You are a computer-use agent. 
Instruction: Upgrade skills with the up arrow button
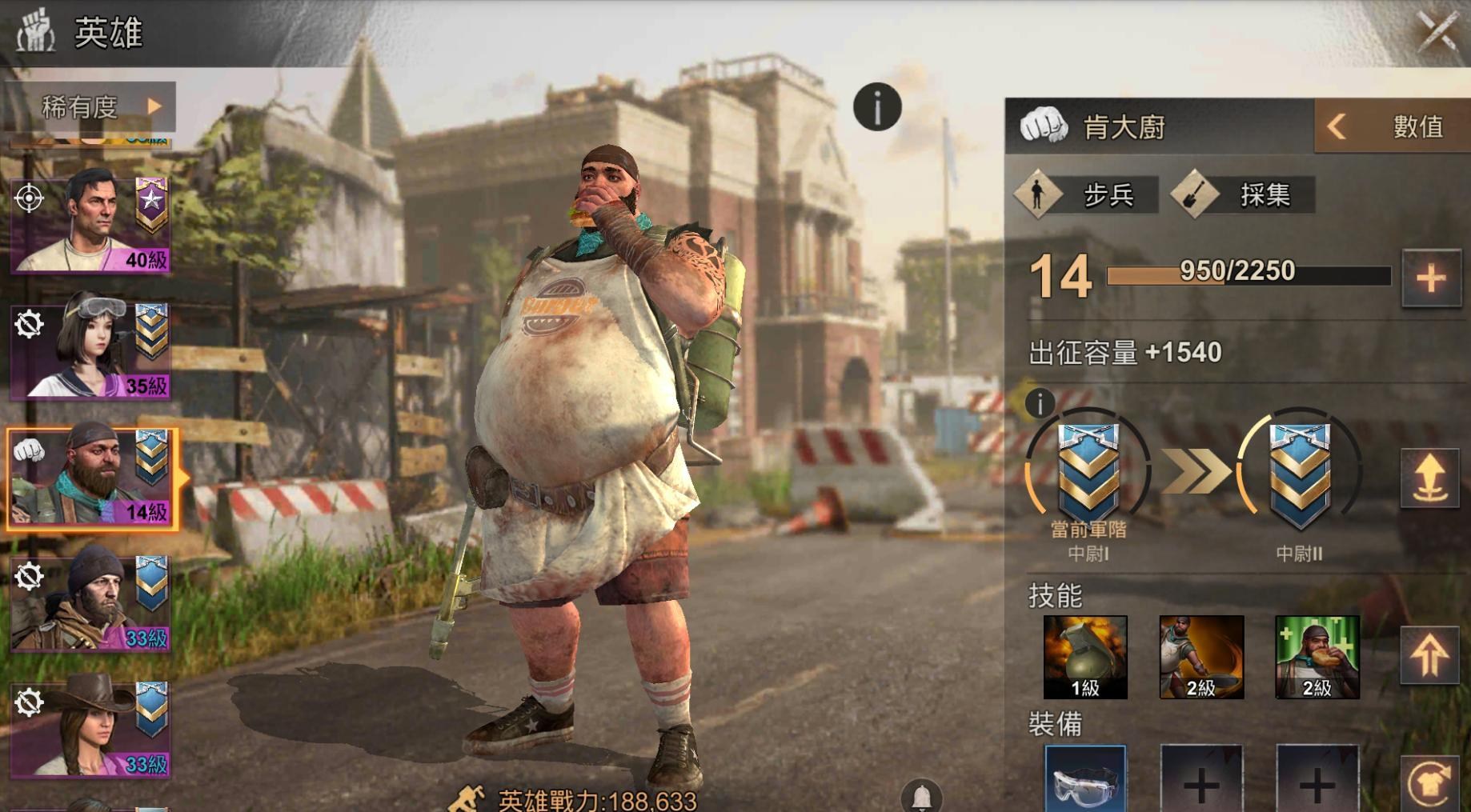1429,655
